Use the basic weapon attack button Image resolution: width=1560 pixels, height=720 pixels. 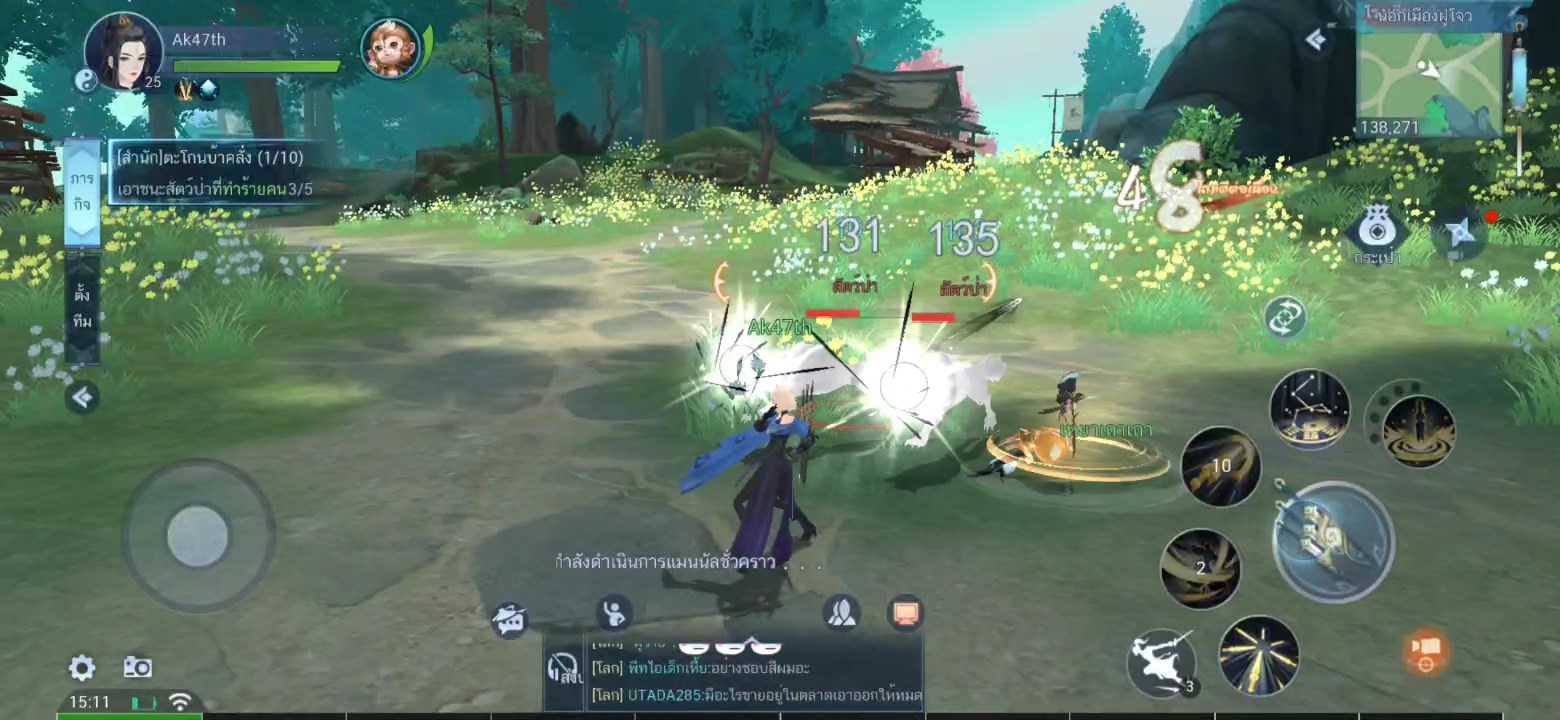(1333, 541)
